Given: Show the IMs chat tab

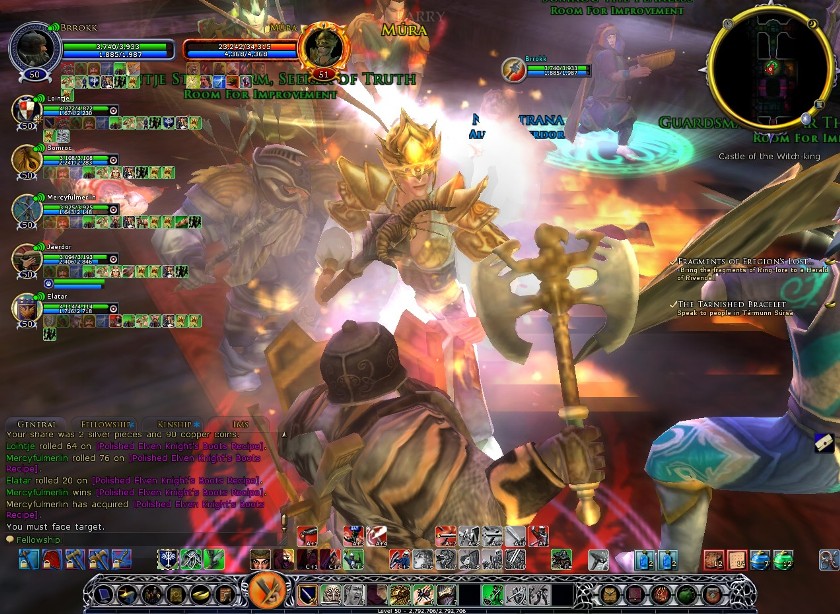Looking at the screenshot, I should coord(240,424).
